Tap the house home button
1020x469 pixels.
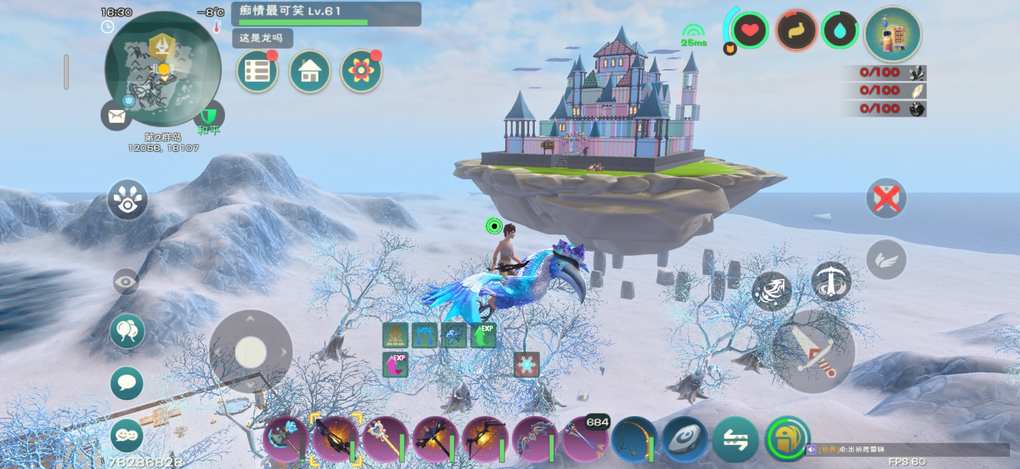310,71
